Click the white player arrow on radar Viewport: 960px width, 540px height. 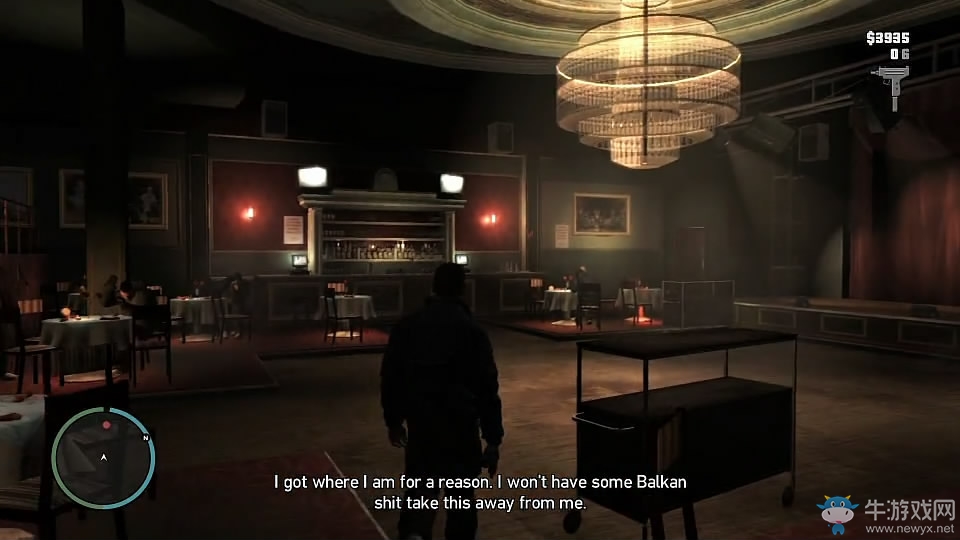point(103,457)
